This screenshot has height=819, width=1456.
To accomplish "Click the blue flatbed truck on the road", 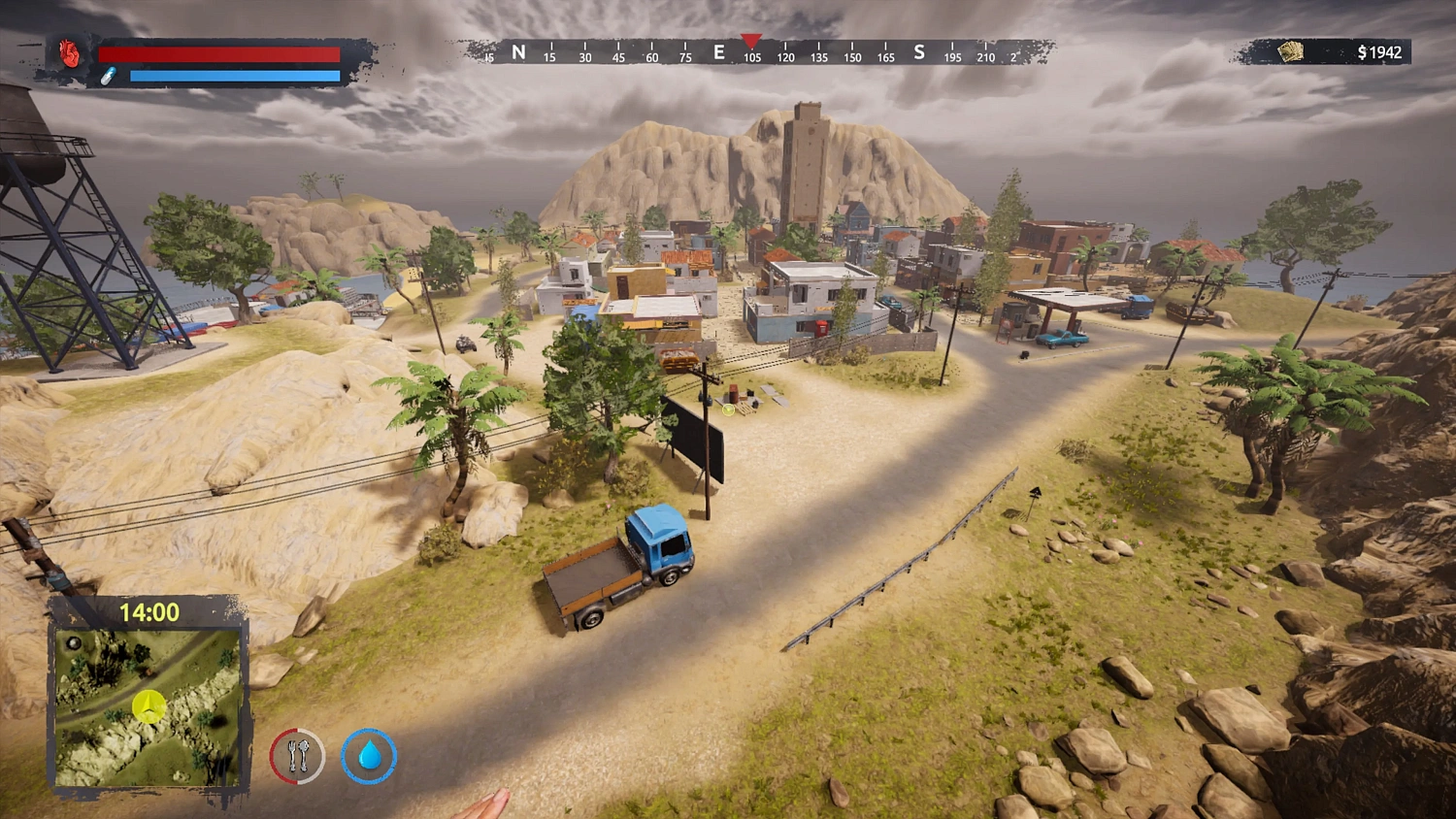I will click(x=626, y=563).
